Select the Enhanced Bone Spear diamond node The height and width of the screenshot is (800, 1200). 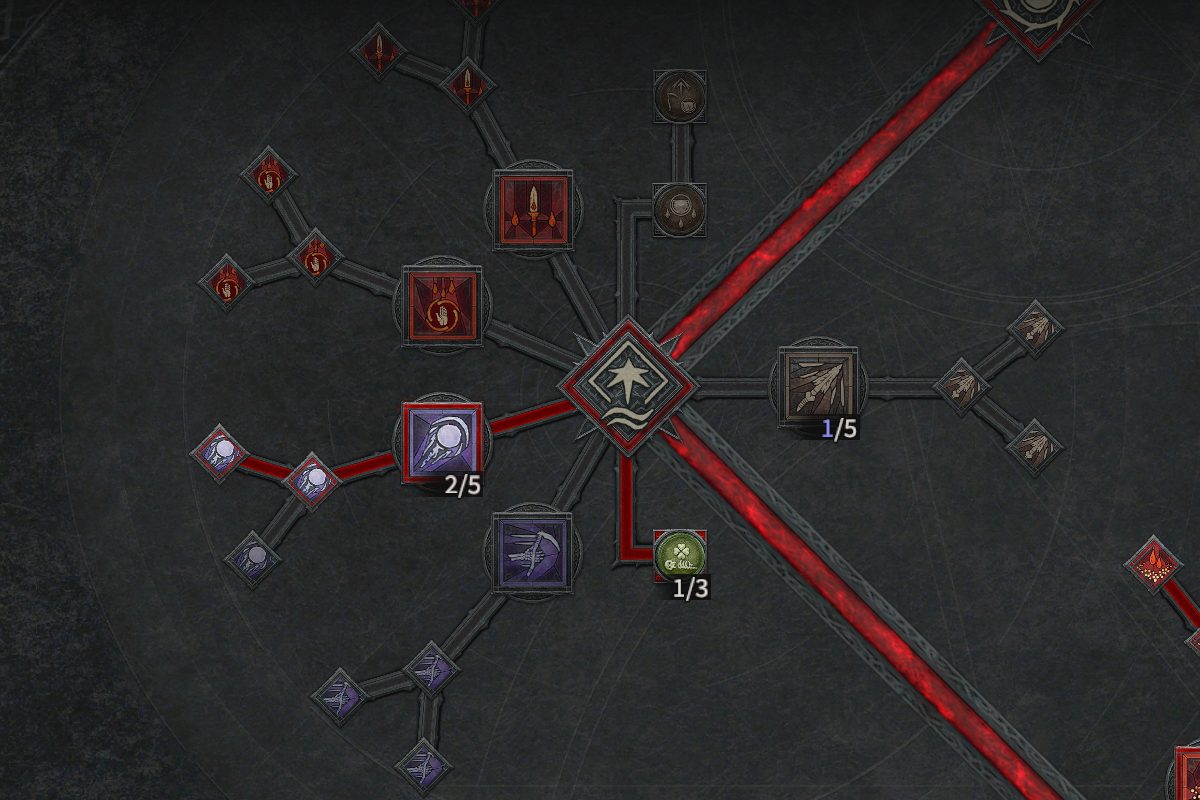963,385
